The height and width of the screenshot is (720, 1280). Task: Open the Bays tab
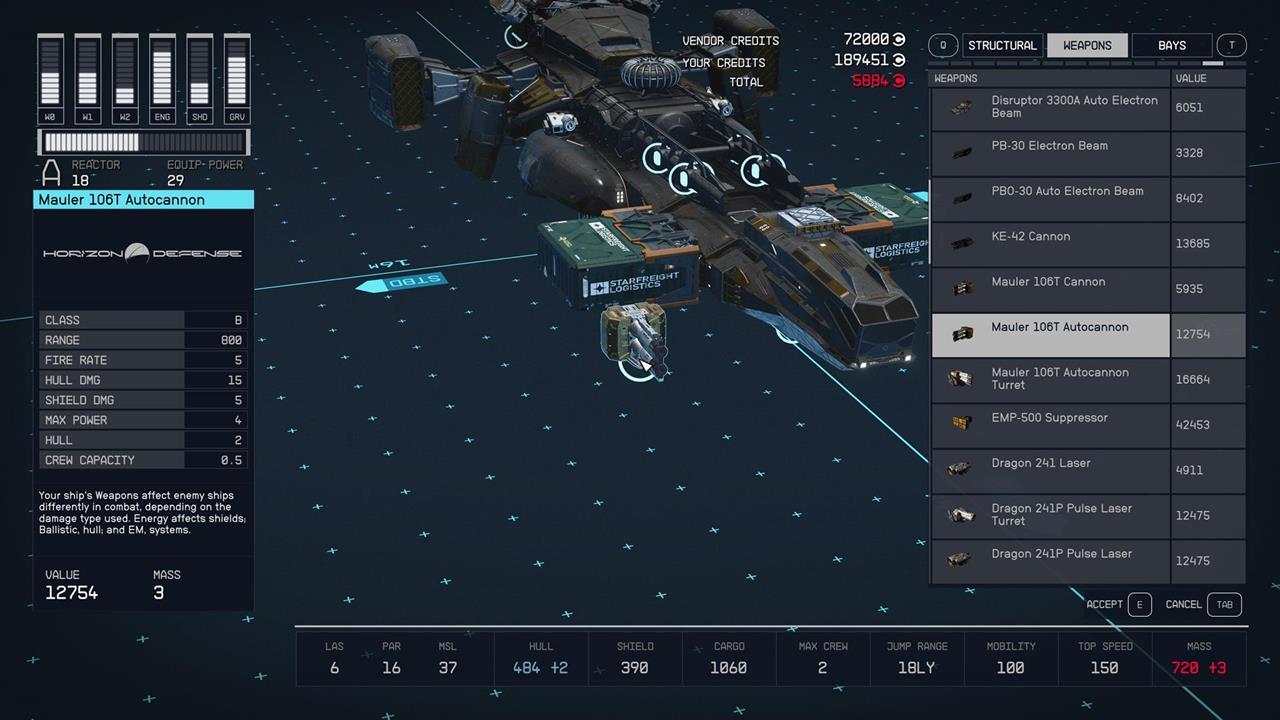pyautogui.click(x=1171, y=45)
